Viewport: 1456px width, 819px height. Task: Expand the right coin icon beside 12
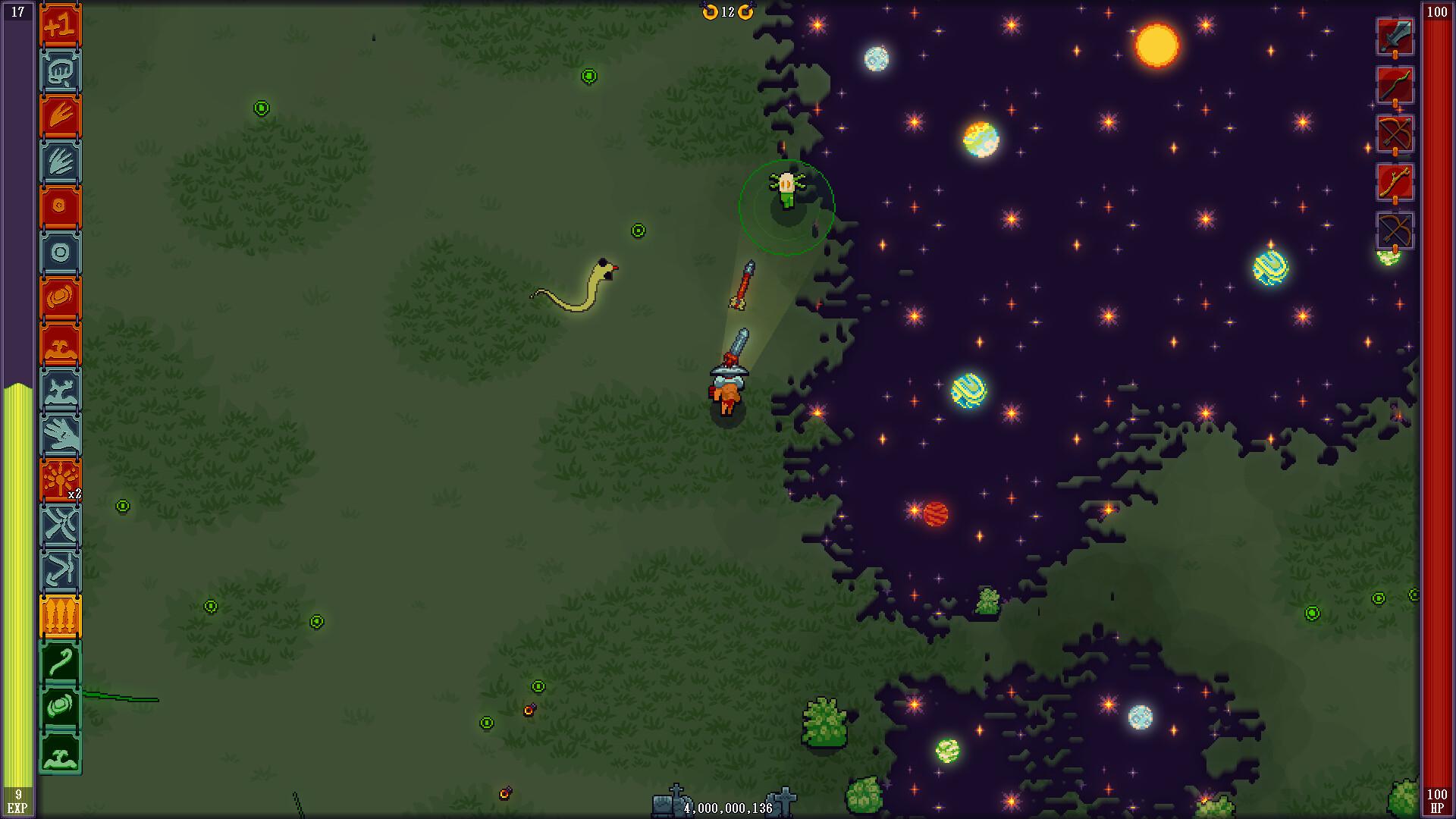(745, 12)
